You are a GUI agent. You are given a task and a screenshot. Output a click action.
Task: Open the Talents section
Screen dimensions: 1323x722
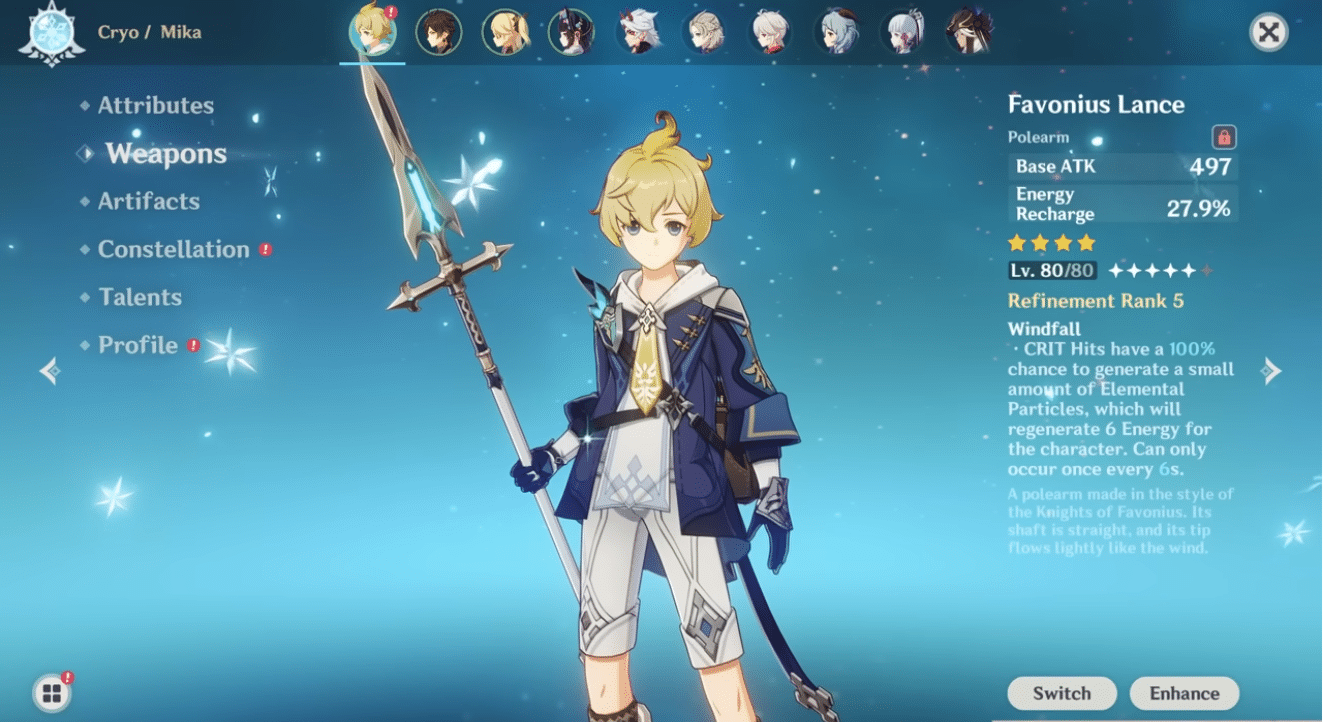(140, 297)
